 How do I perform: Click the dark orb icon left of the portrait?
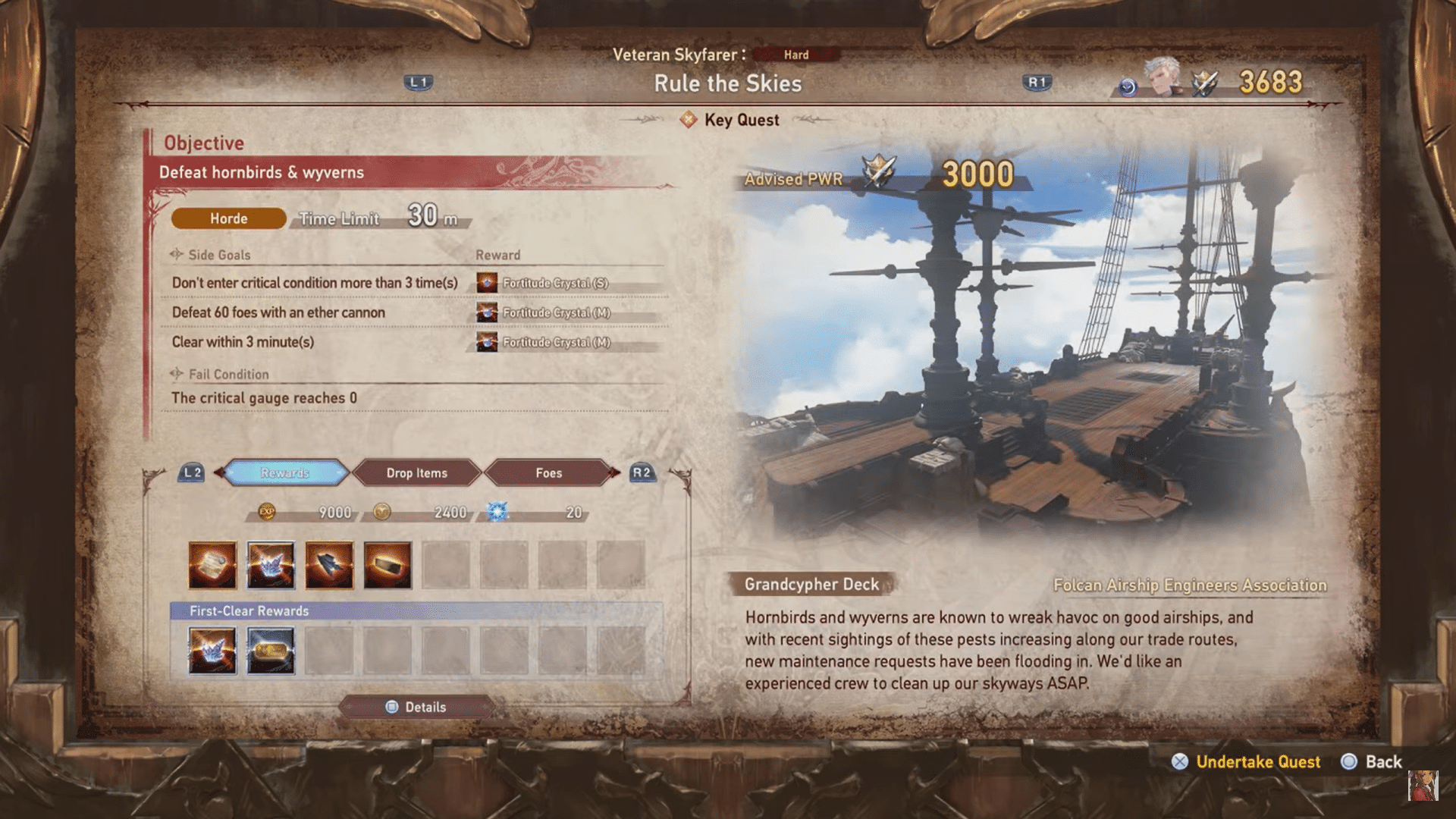[1129, 86]
